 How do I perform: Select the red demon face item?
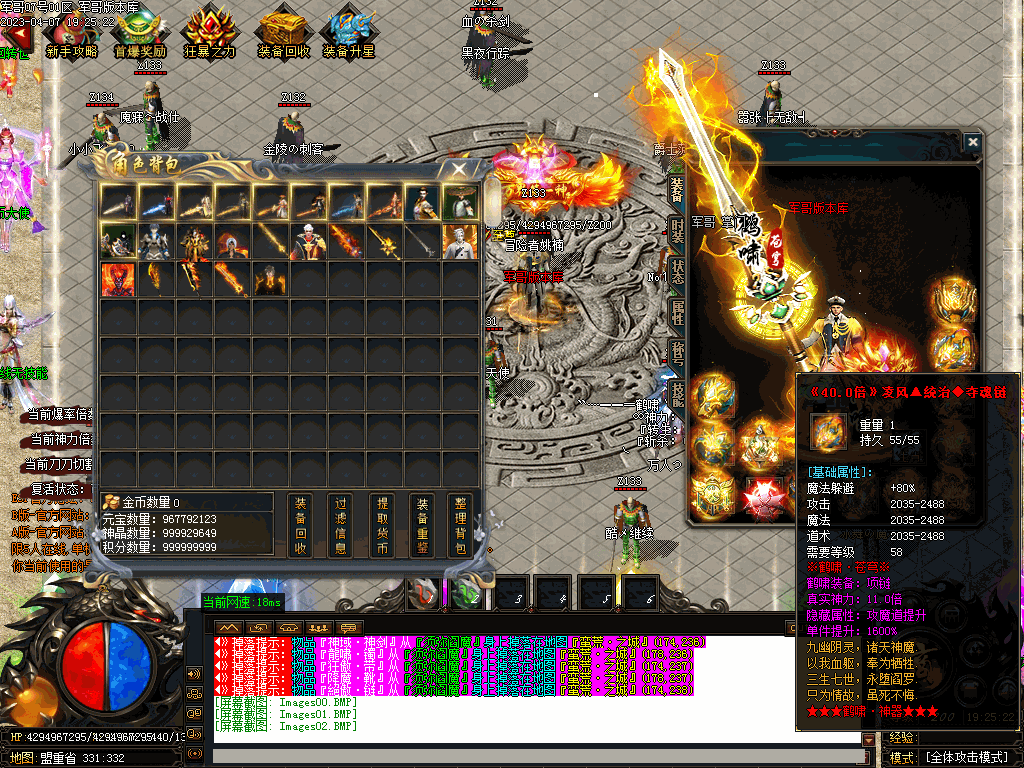pos(118,279)
